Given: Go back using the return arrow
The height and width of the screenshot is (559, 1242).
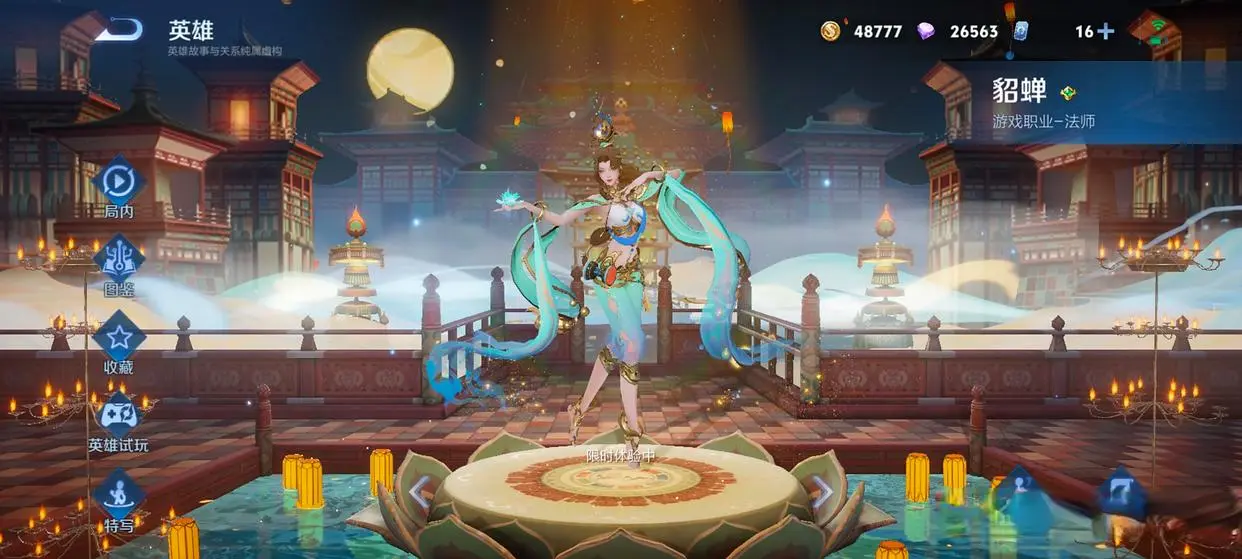Looking at the screenshot, I should (119, 30).
